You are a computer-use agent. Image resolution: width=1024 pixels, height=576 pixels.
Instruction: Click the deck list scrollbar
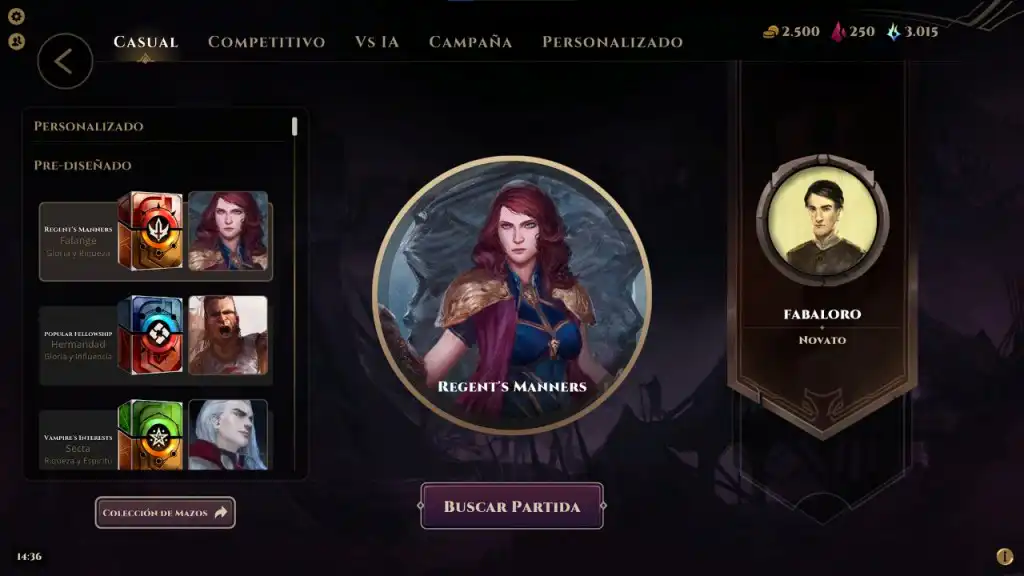294,127
